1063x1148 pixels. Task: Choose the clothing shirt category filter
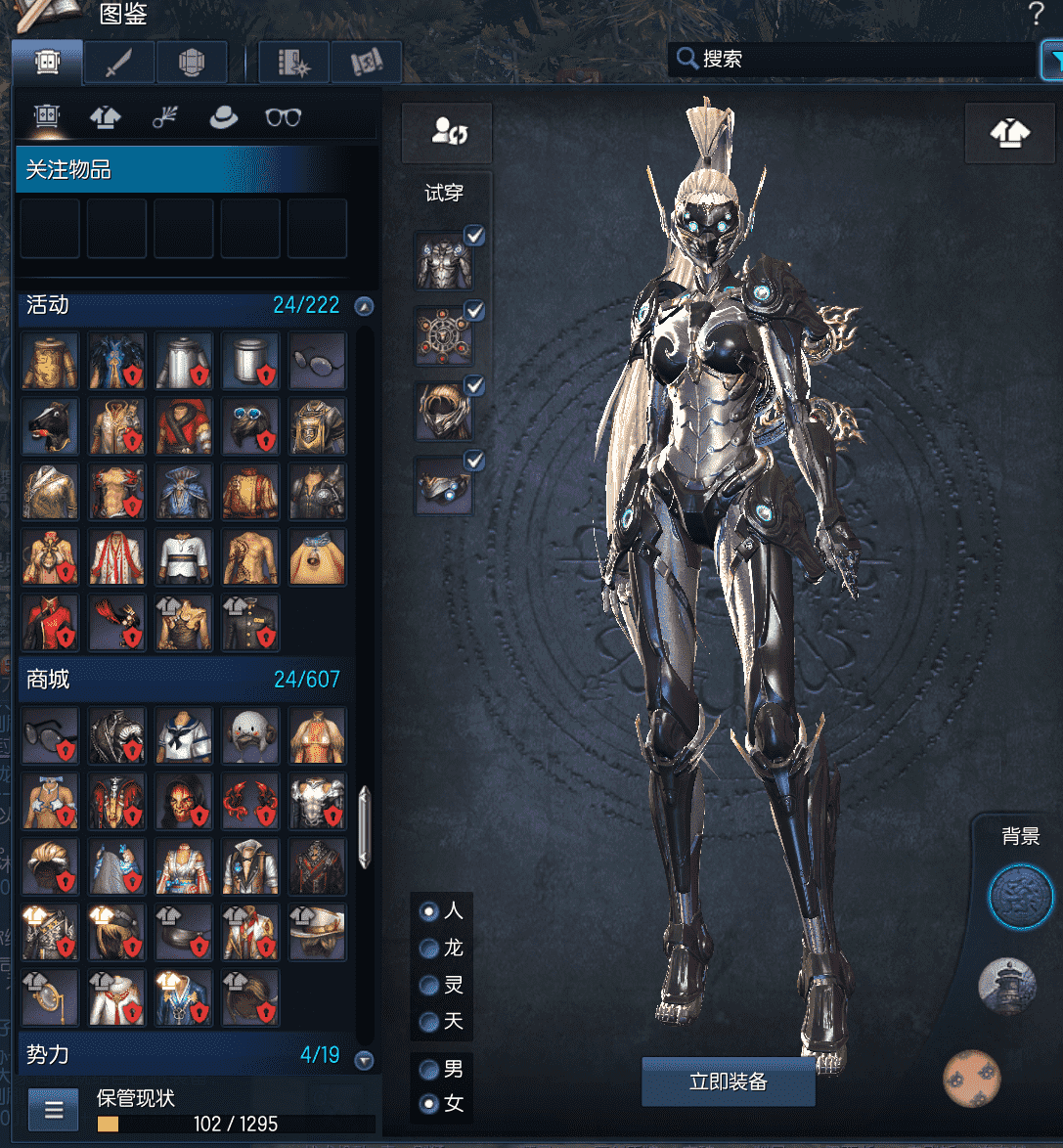click(x=106, y=118)
